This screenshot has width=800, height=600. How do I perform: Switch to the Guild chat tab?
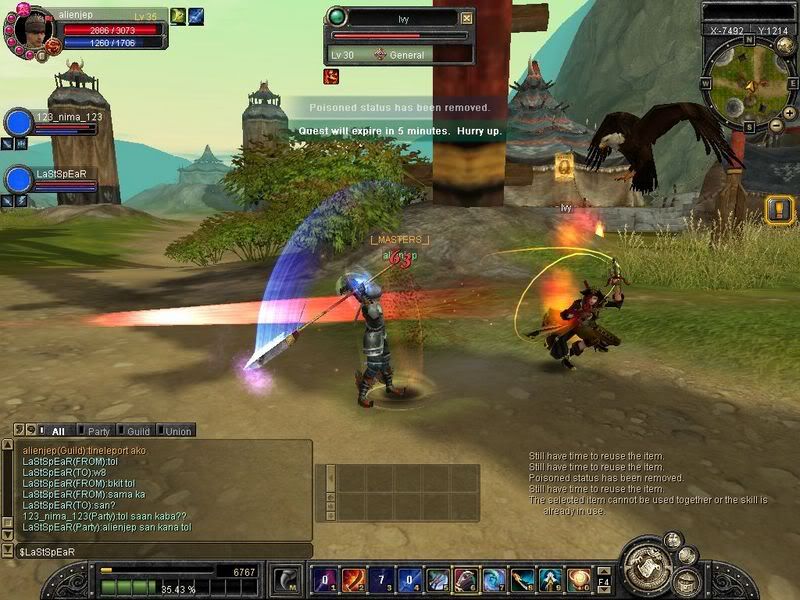pyautogui.click(x=138, y=431)
